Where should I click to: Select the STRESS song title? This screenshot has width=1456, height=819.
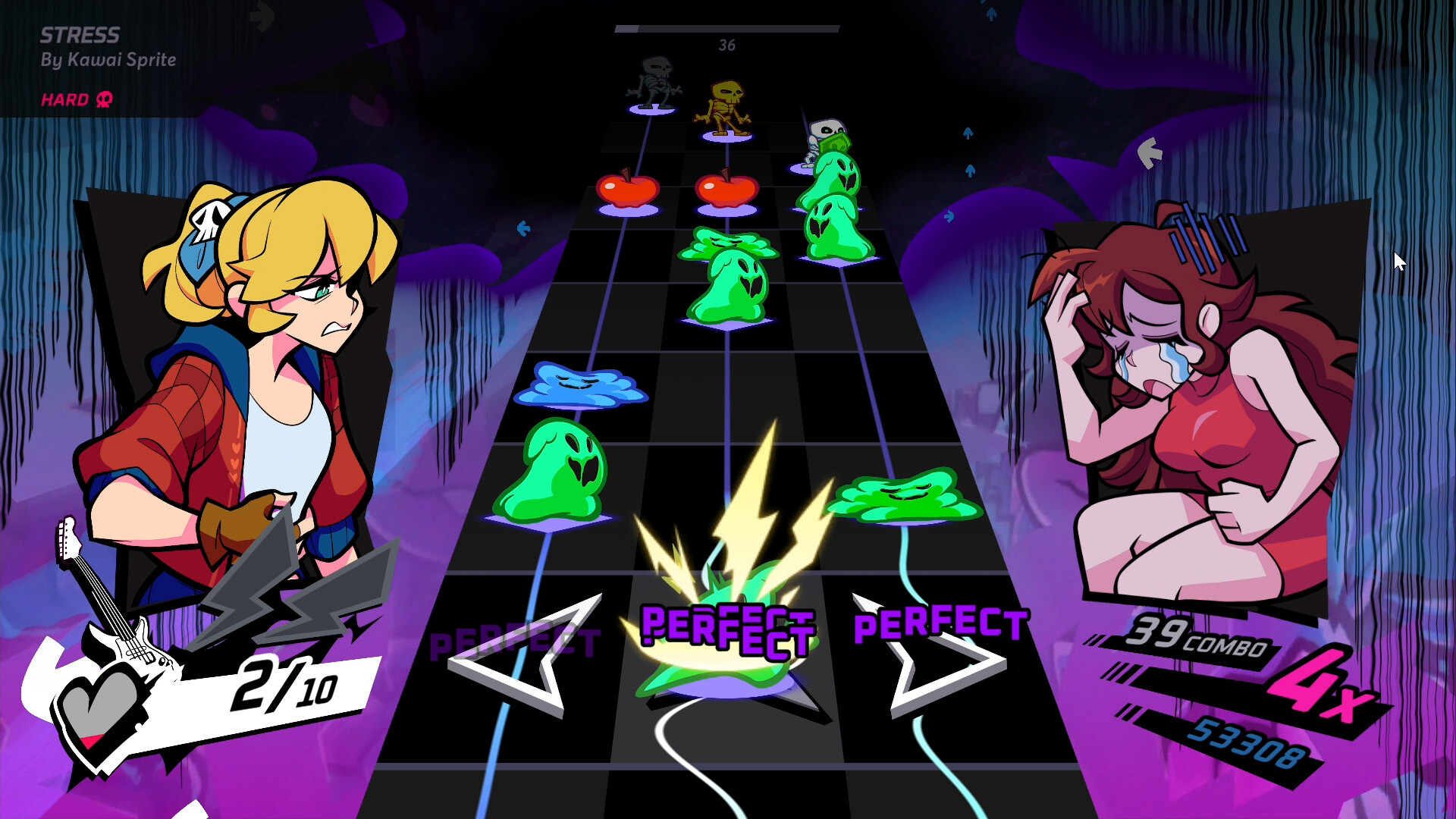coord(80,34)
